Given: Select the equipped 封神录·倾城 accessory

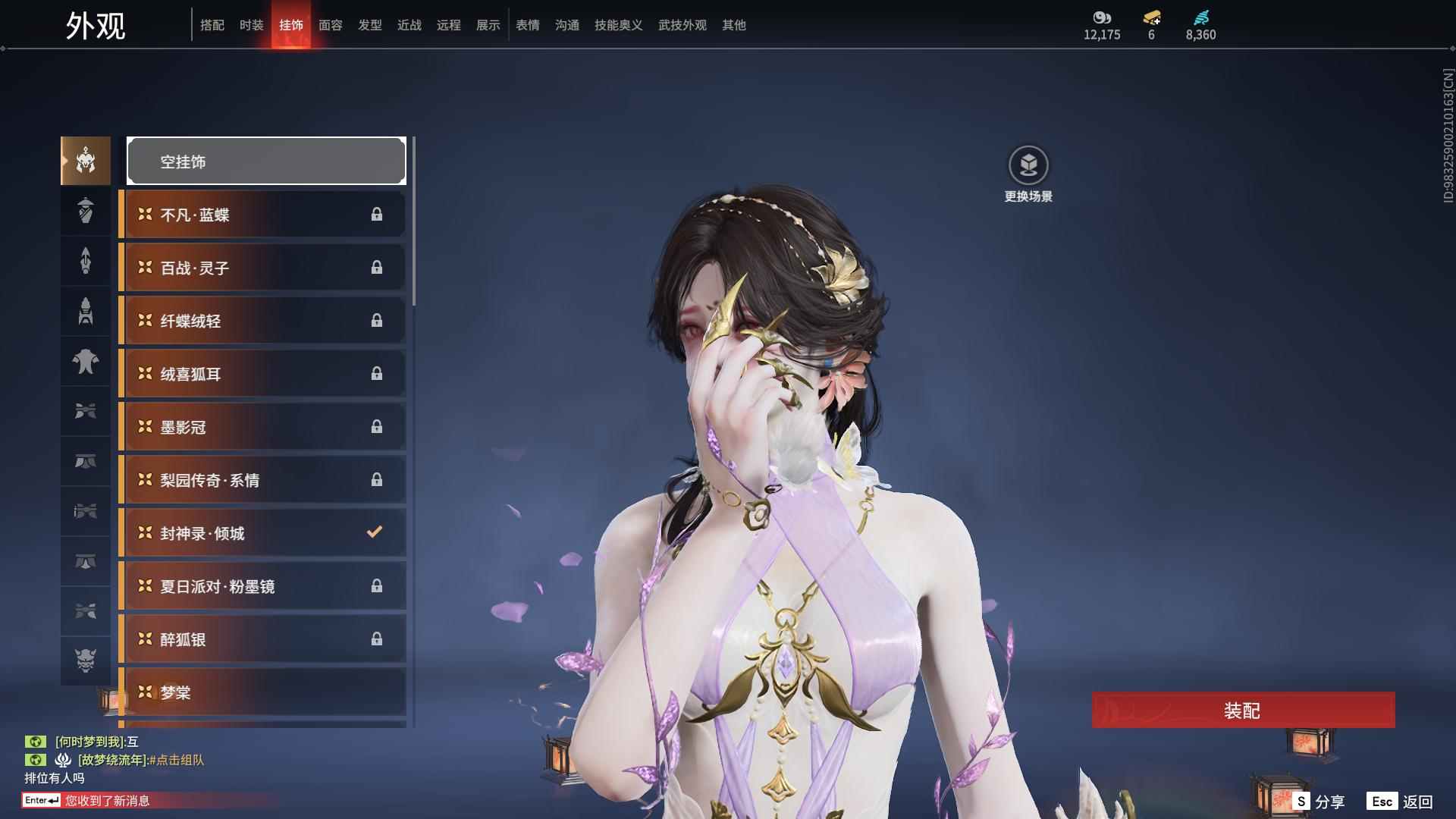Looking at the screenshot, I should 263,533.
